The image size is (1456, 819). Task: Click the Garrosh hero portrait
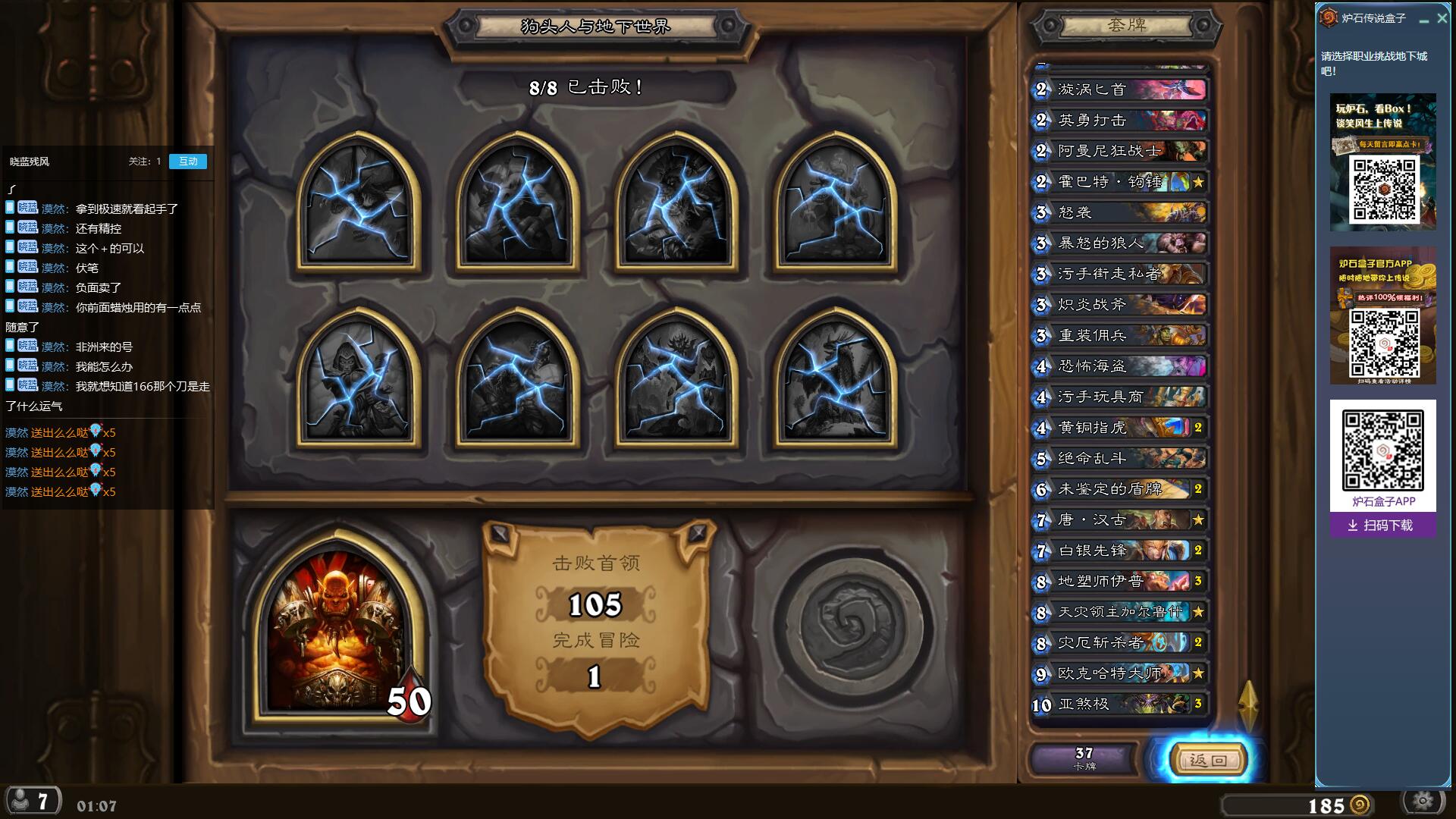tap(339, 631)
